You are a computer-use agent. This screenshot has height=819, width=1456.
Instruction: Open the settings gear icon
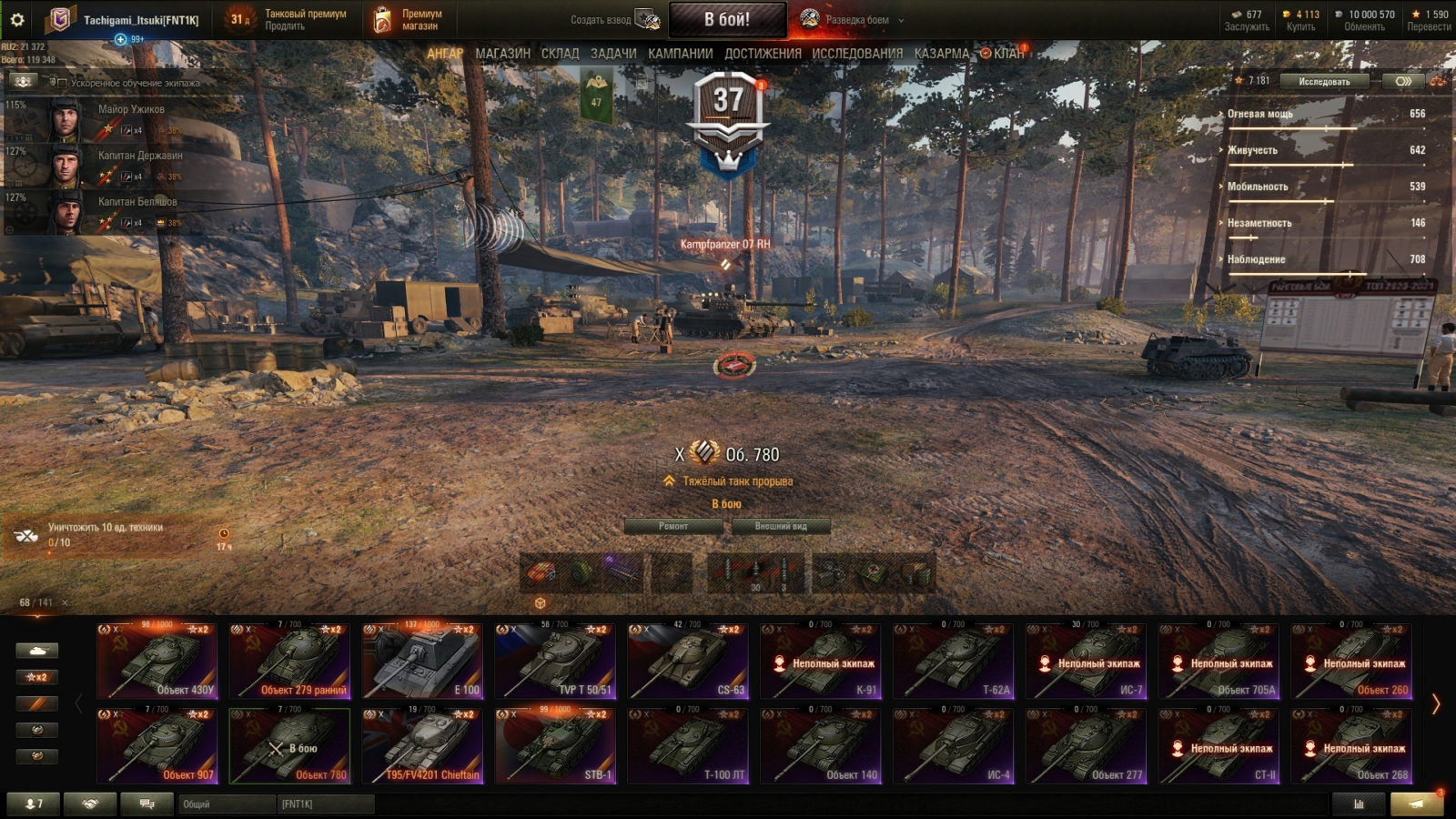click(17, 19)
